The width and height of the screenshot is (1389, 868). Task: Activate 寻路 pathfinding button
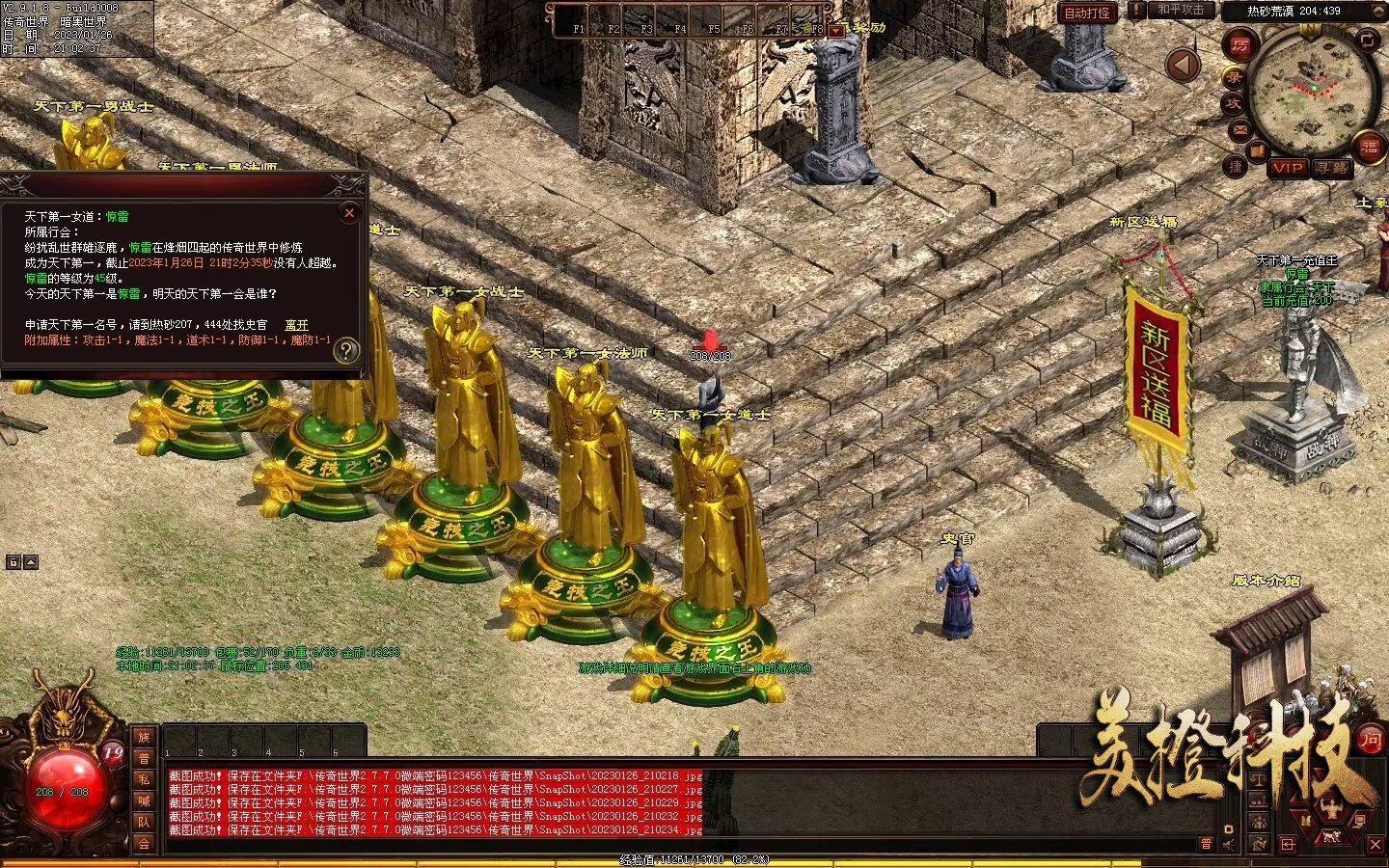click(x=1332, y=168)
